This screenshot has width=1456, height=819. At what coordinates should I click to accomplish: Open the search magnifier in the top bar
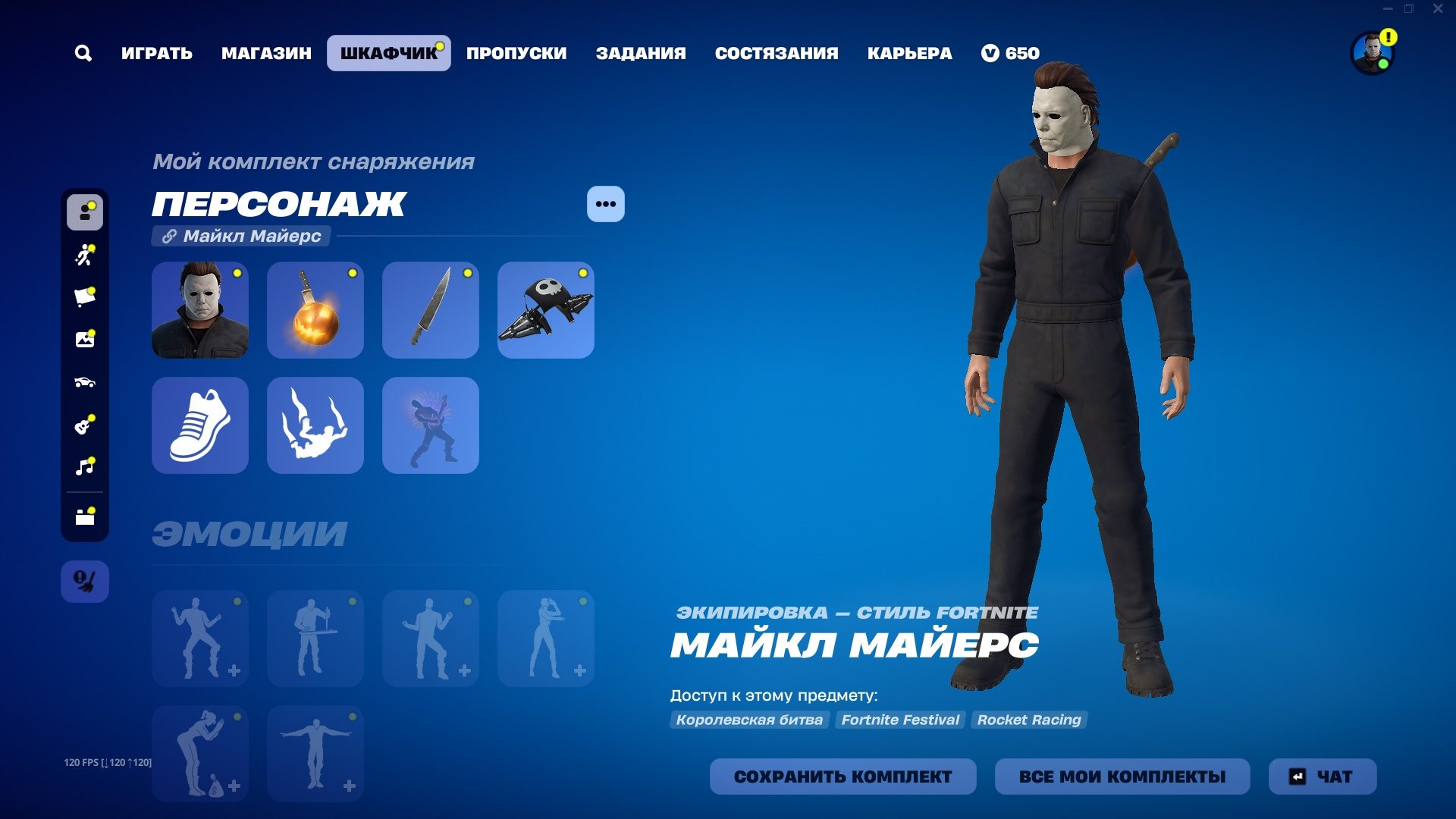pos(83,53)
